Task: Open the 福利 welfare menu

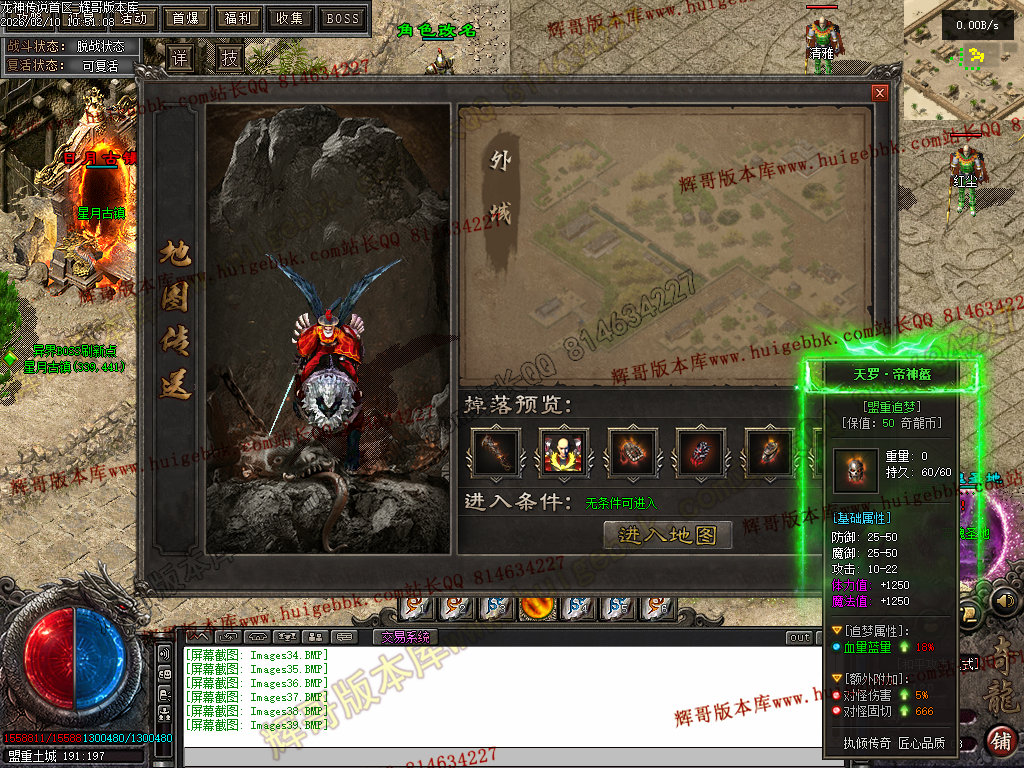Action: click(x=238, y=18)
